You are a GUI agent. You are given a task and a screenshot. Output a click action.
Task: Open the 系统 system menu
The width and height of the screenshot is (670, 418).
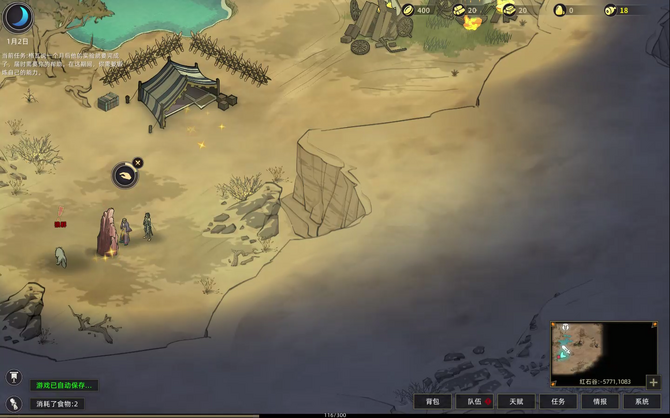coord(641,401)
